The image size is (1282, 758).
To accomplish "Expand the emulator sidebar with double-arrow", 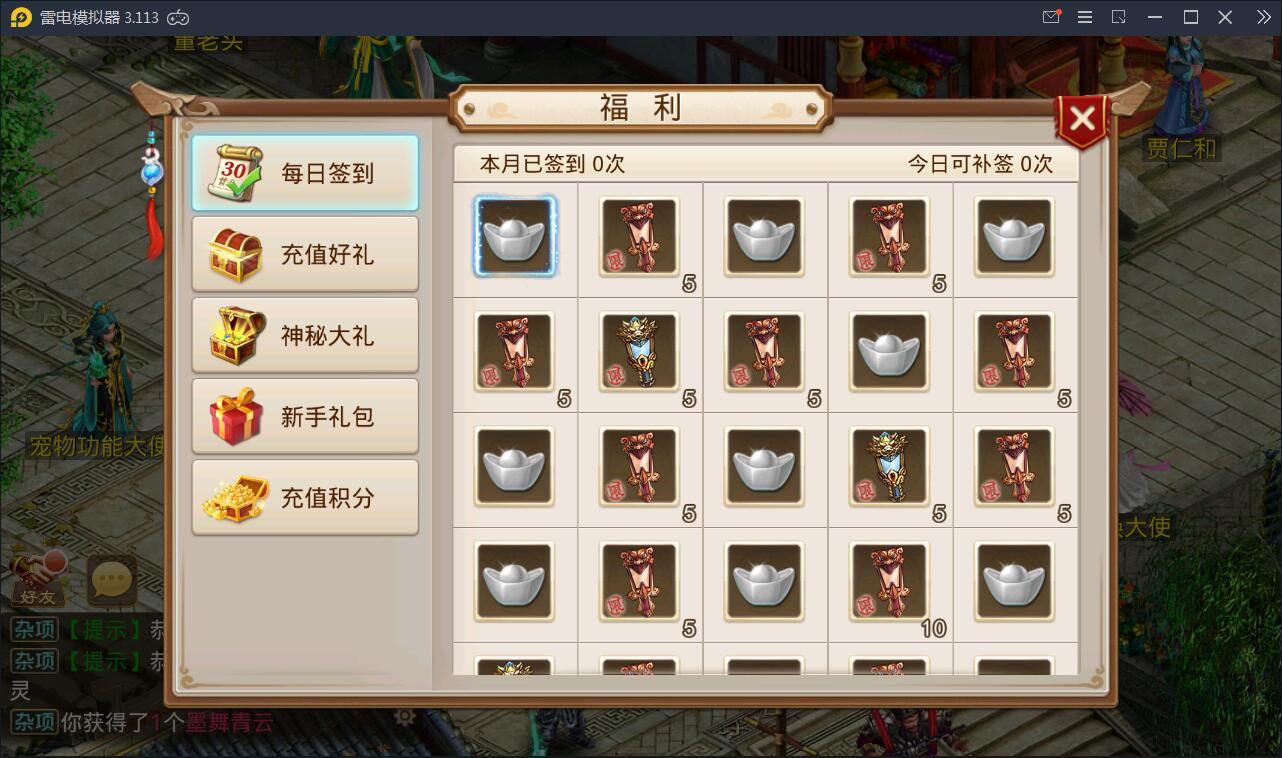I will (1262, 16).
